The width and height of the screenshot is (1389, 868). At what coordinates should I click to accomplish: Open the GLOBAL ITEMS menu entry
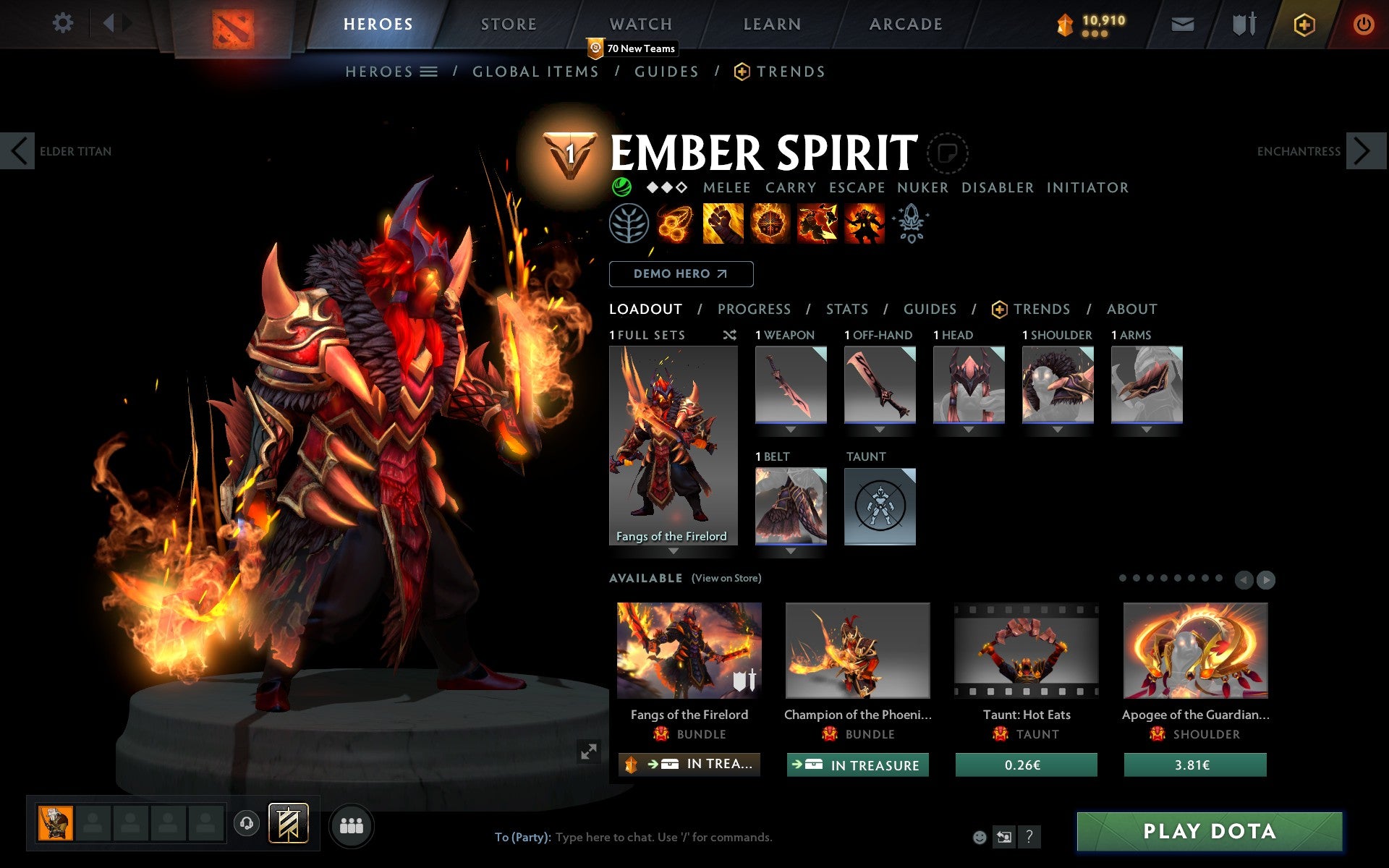535,72
